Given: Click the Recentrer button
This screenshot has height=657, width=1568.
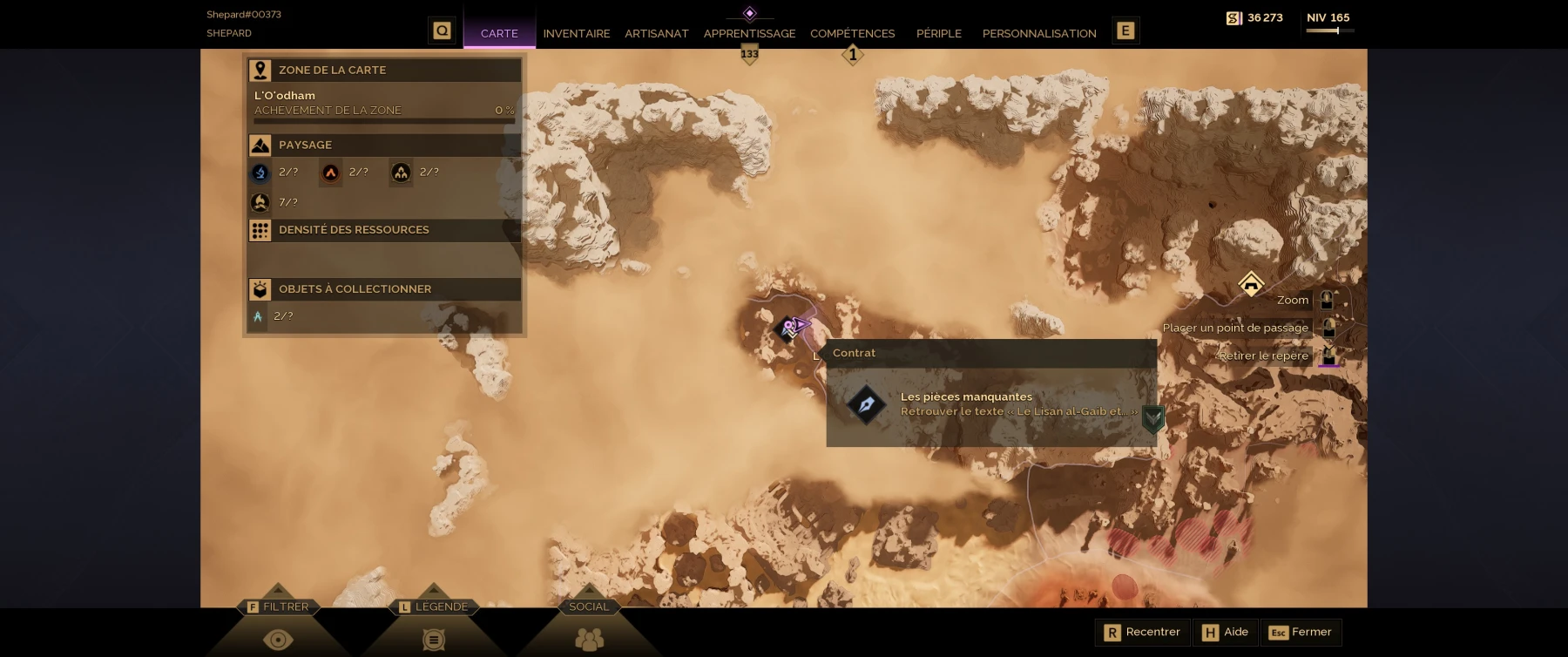Looking at the screenshot, I should pyautogui.click(x=1142, y=633).
